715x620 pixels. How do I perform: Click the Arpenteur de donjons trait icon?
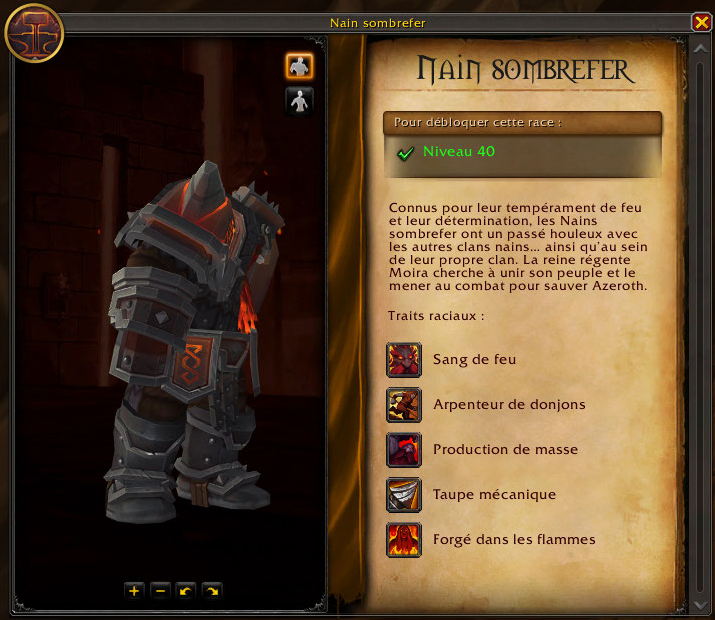(404, 405)
